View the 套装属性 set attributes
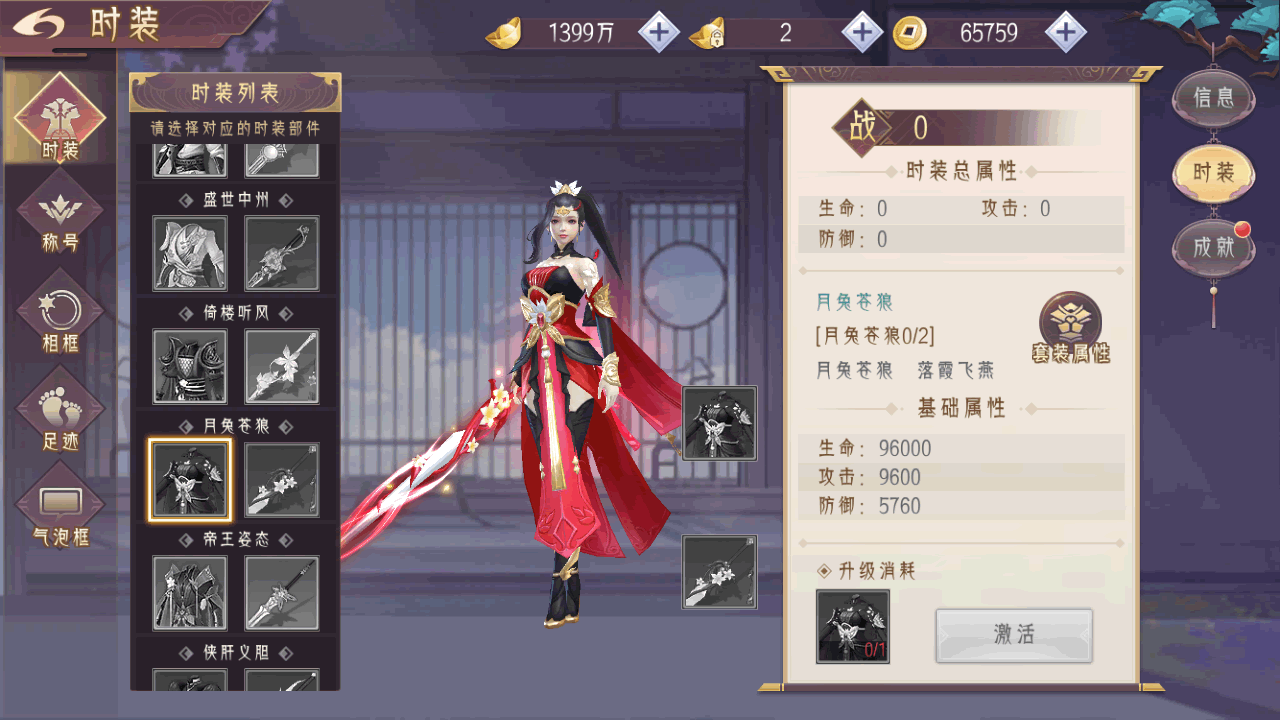Screen dimensions: 1280x720 coord(1071,330)
